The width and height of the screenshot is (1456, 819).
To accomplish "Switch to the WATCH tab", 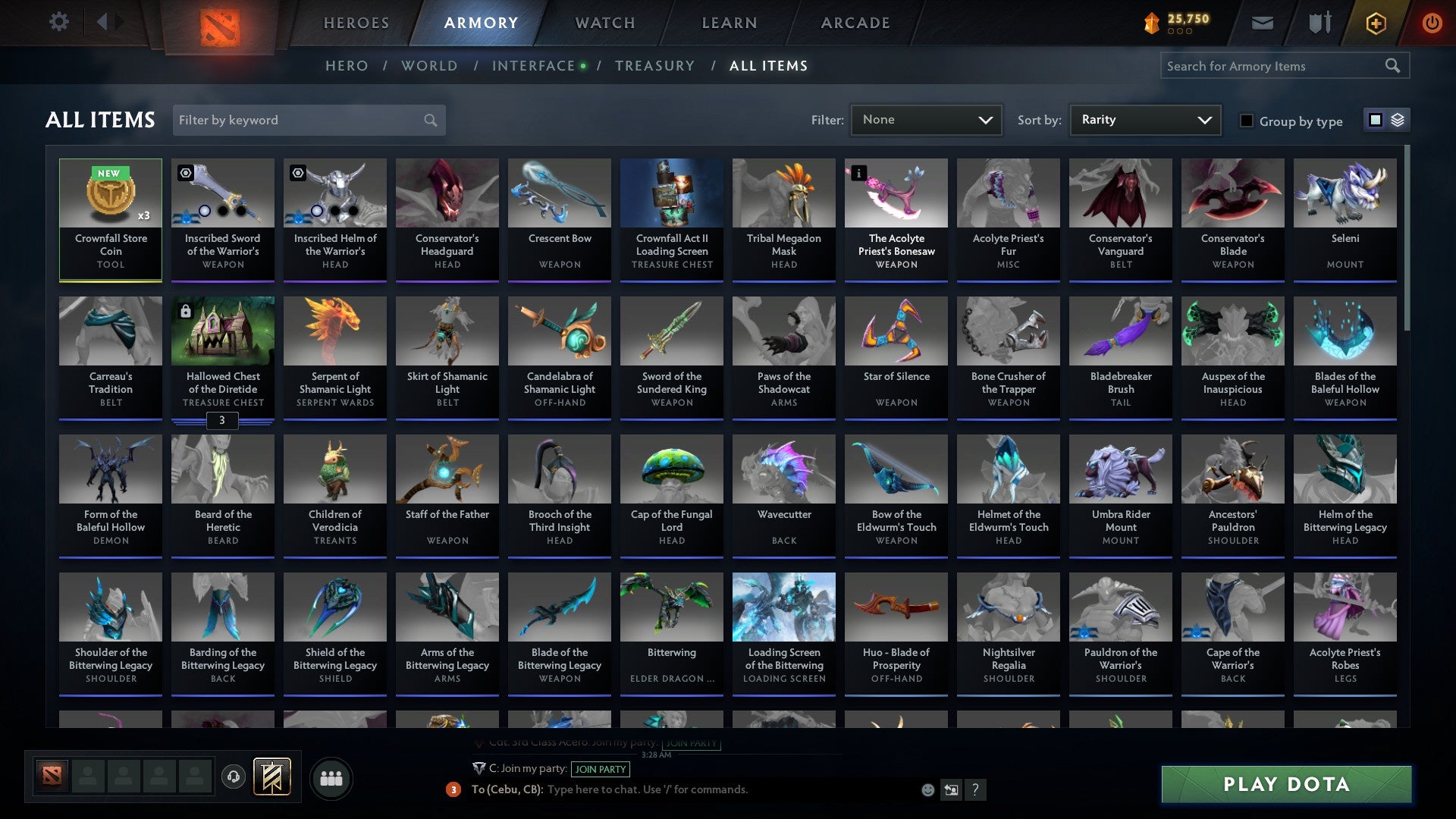I will pos(604,23).
